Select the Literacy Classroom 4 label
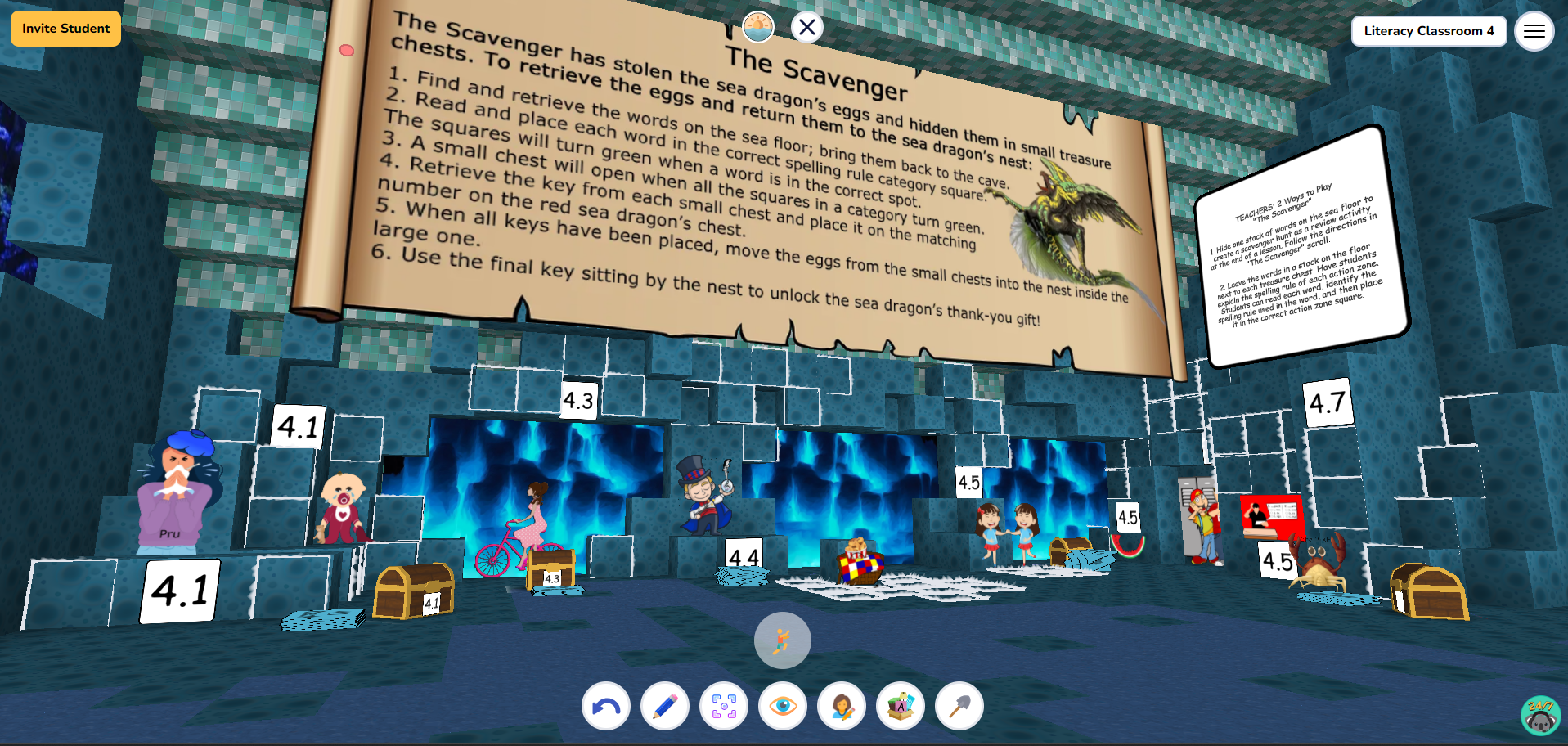1568x746 pixels. [x=1429, y=31]
